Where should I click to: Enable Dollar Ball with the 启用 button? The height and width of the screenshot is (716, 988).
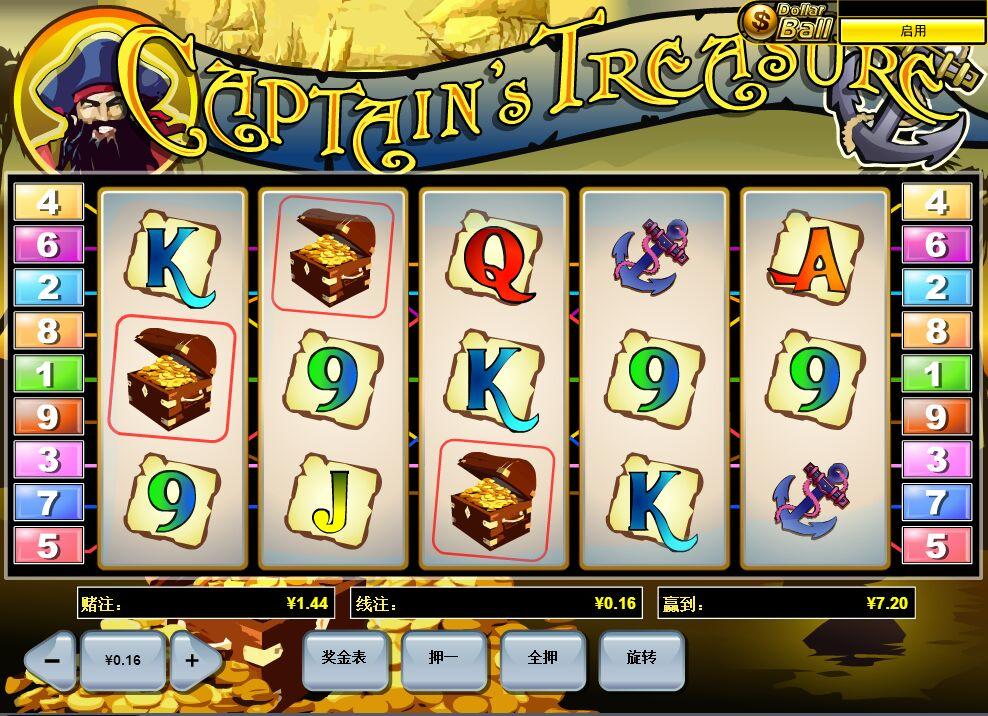(x=912, y=31)
